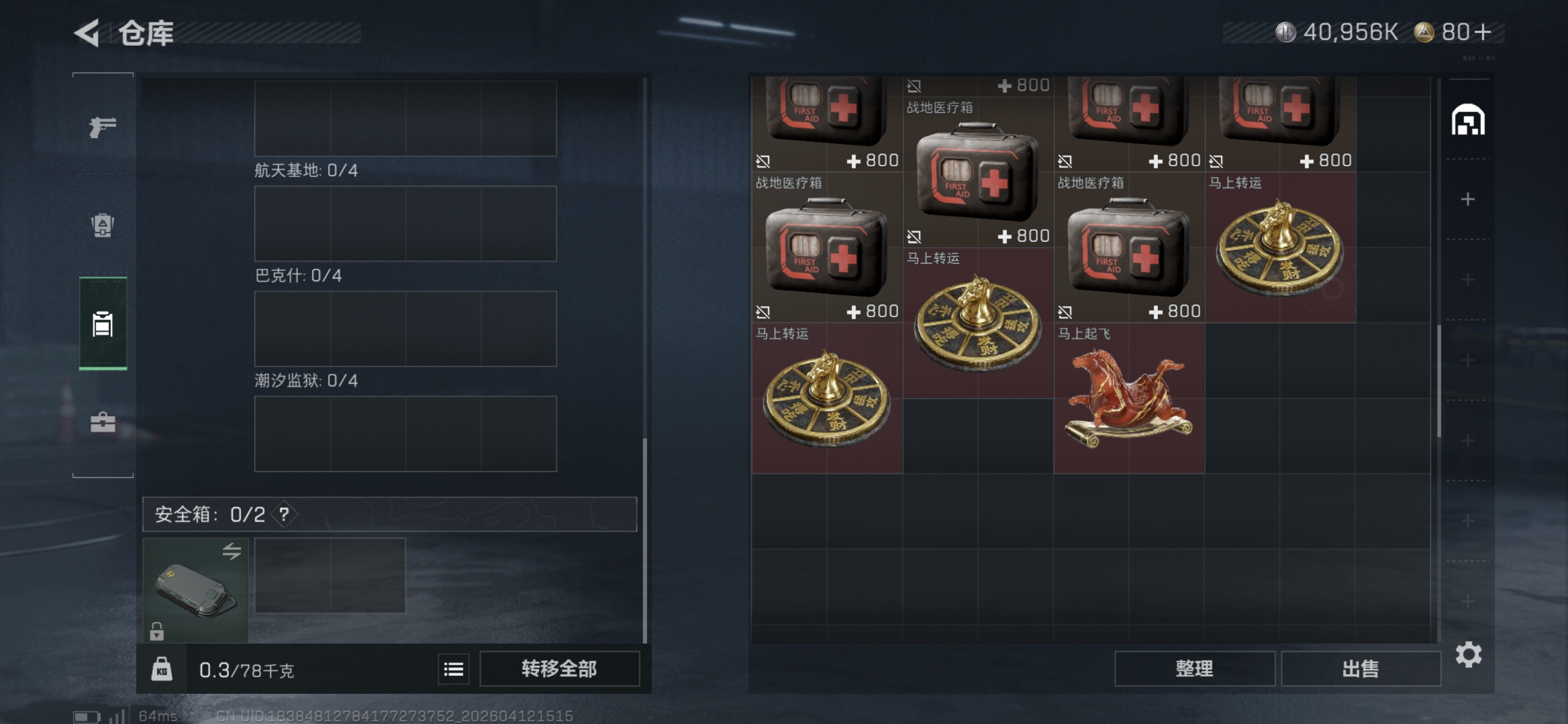This screenshot has height=724, width=1568.
Task: Click the warehouse icon atop the right sidebar
Action: coord(1469,120)
